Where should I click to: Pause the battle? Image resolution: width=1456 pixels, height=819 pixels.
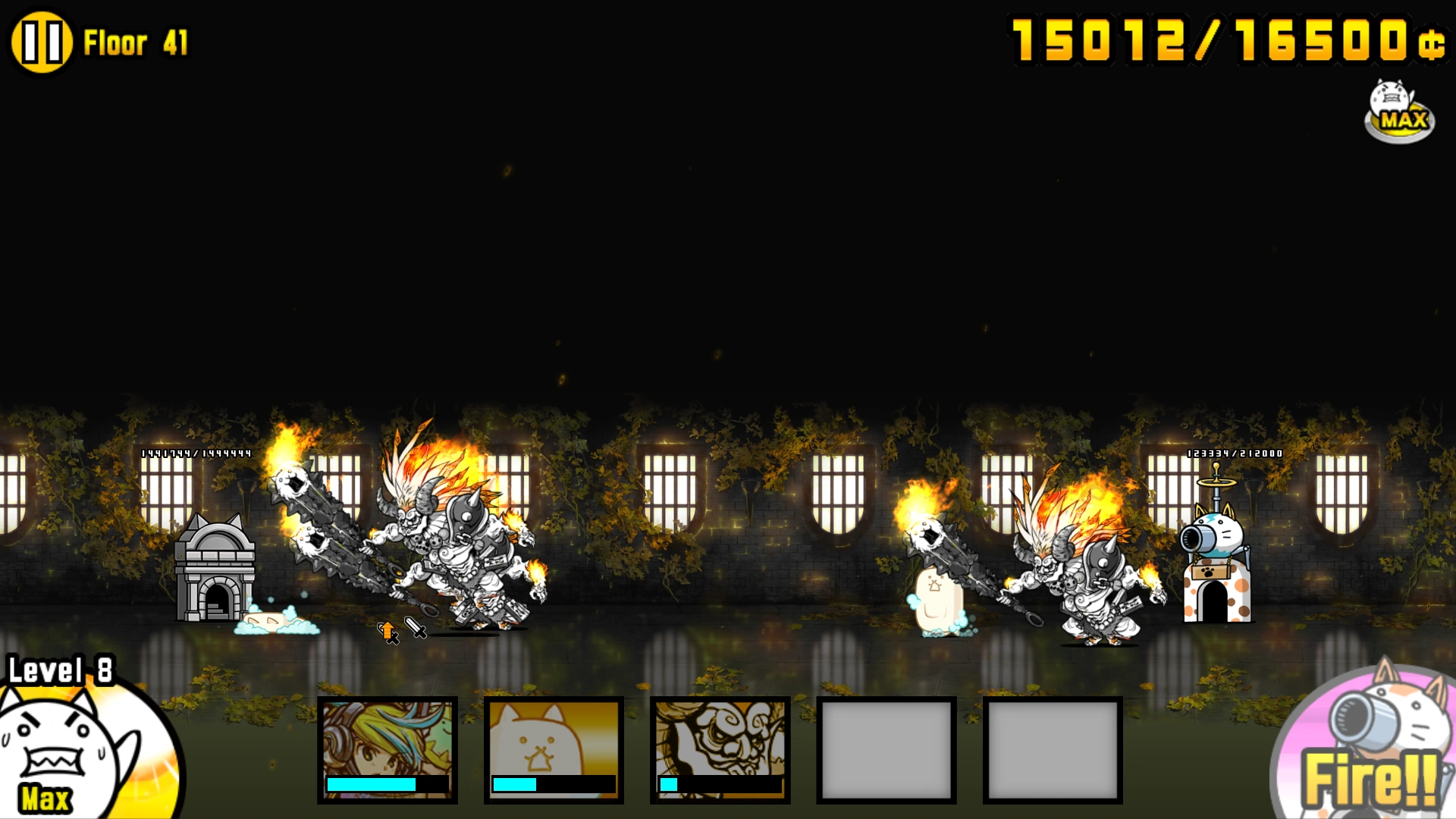point(42,42)
